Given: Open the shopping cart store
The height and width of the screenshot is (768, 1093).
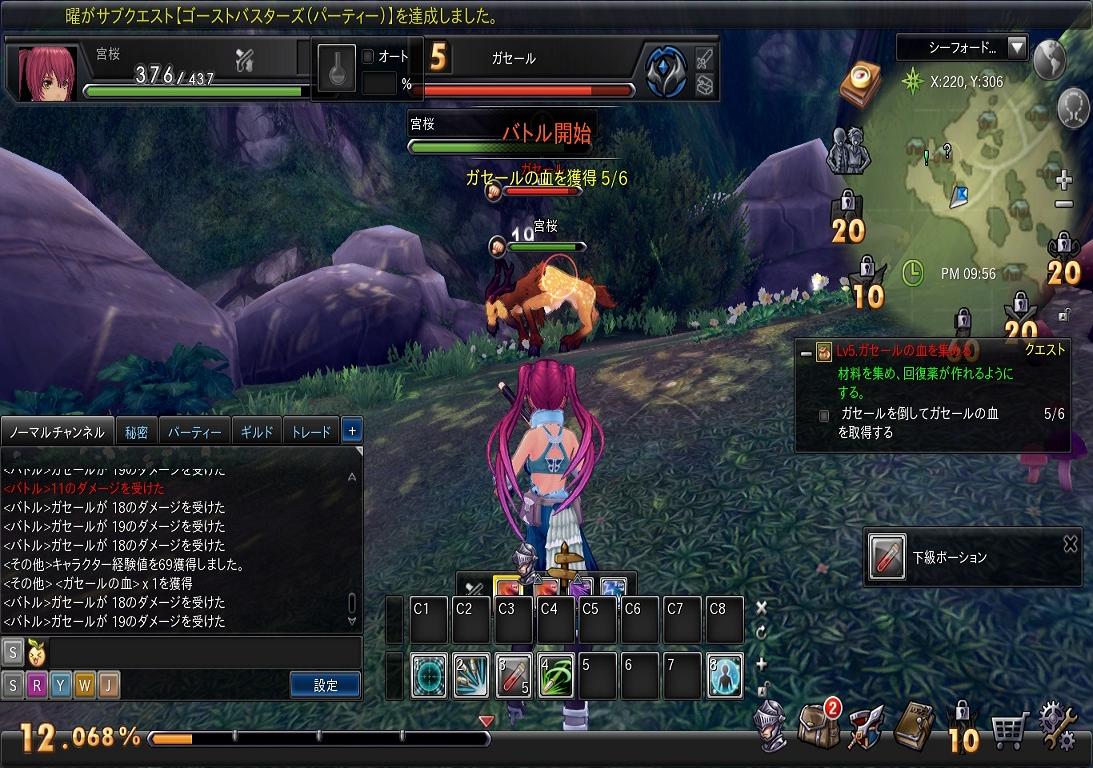Looking at the screenshot, I should coord(1010,730).
